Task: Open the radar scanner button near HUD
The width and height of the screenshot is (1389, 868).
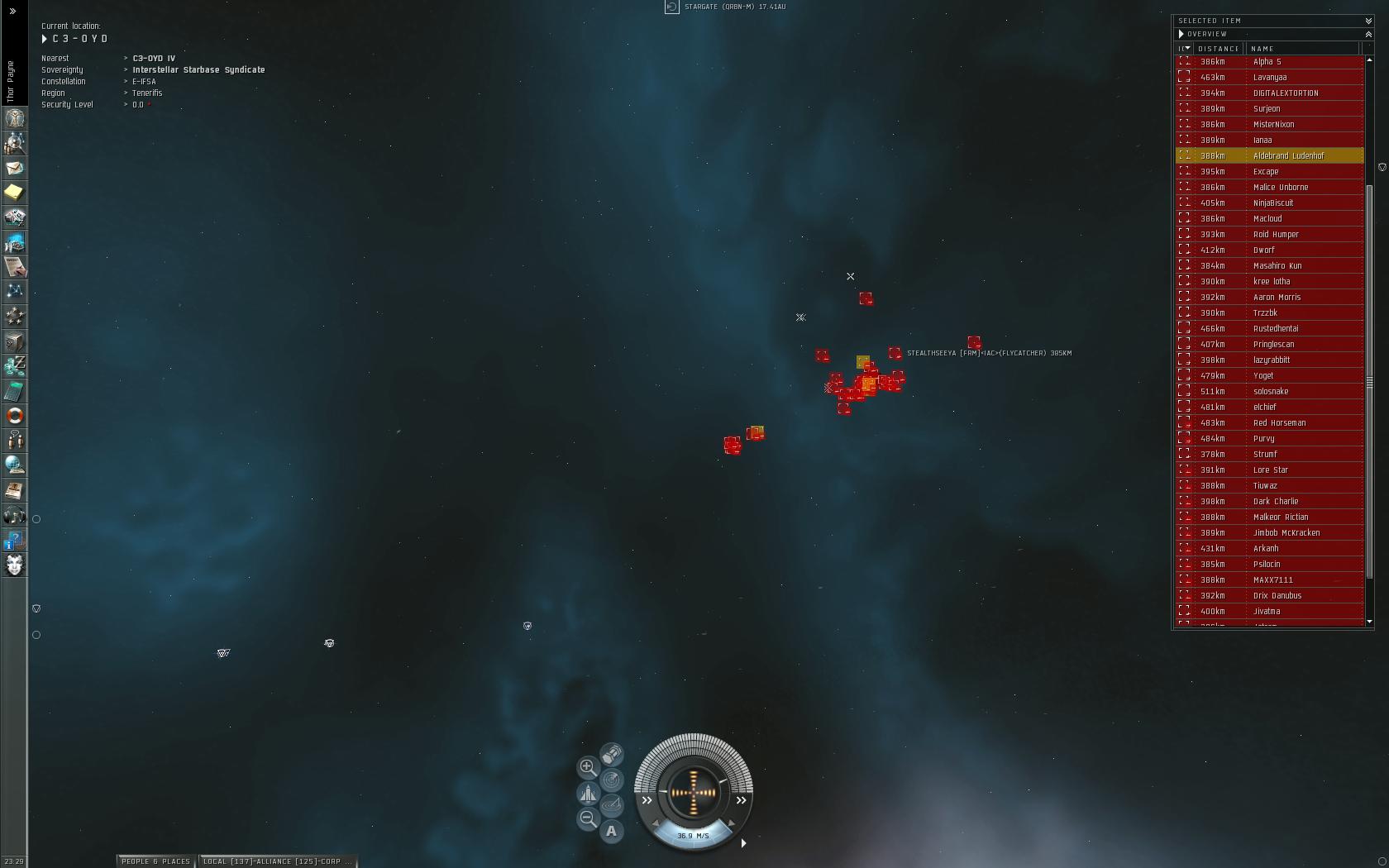Action: (612, 780)
